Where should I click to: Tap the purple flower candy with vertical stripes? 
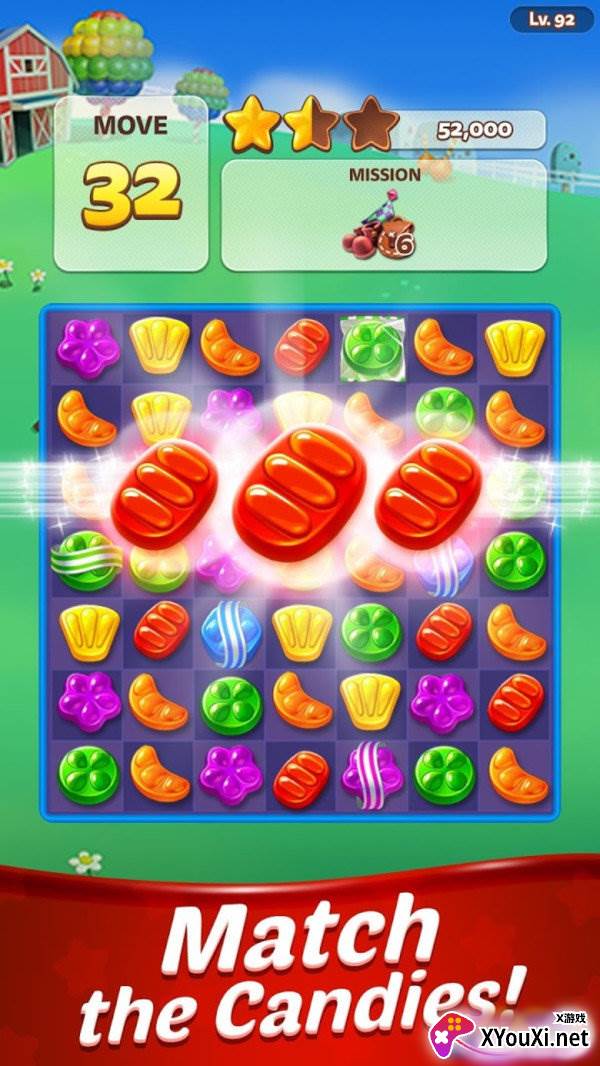[372, 774]
